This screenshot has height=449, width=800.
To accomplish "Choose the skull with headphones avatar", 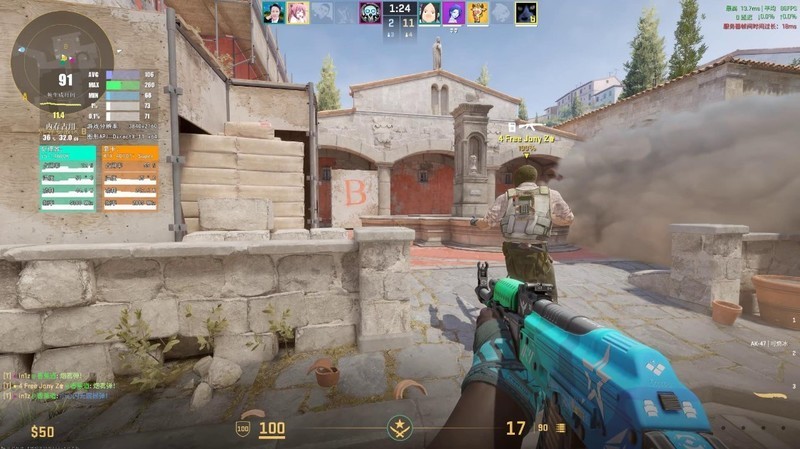I will [370, 12].
